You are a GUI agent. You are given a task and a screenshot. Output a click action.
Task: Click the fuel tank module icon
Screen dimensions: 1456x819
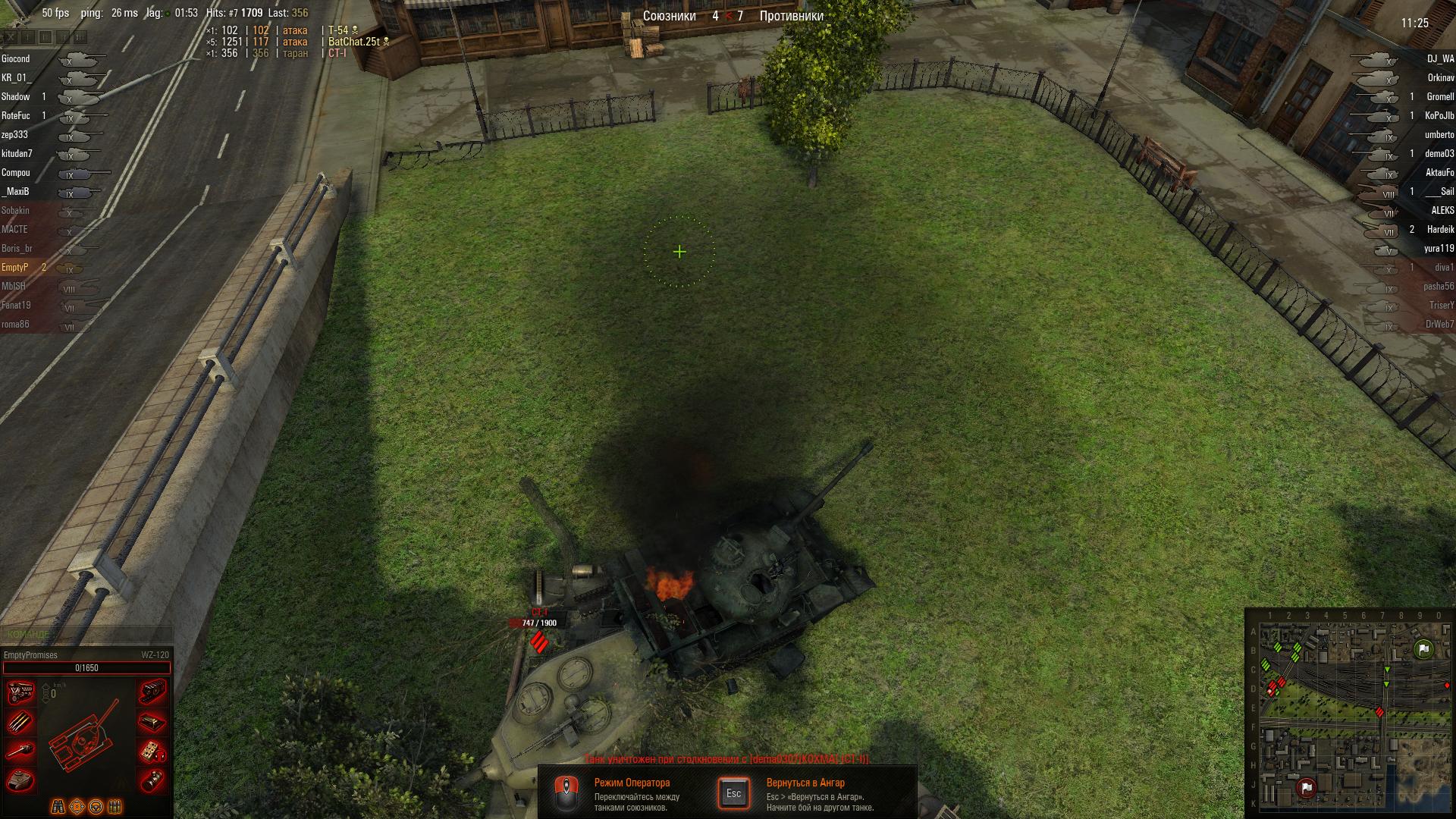click(x=152, y=722)
